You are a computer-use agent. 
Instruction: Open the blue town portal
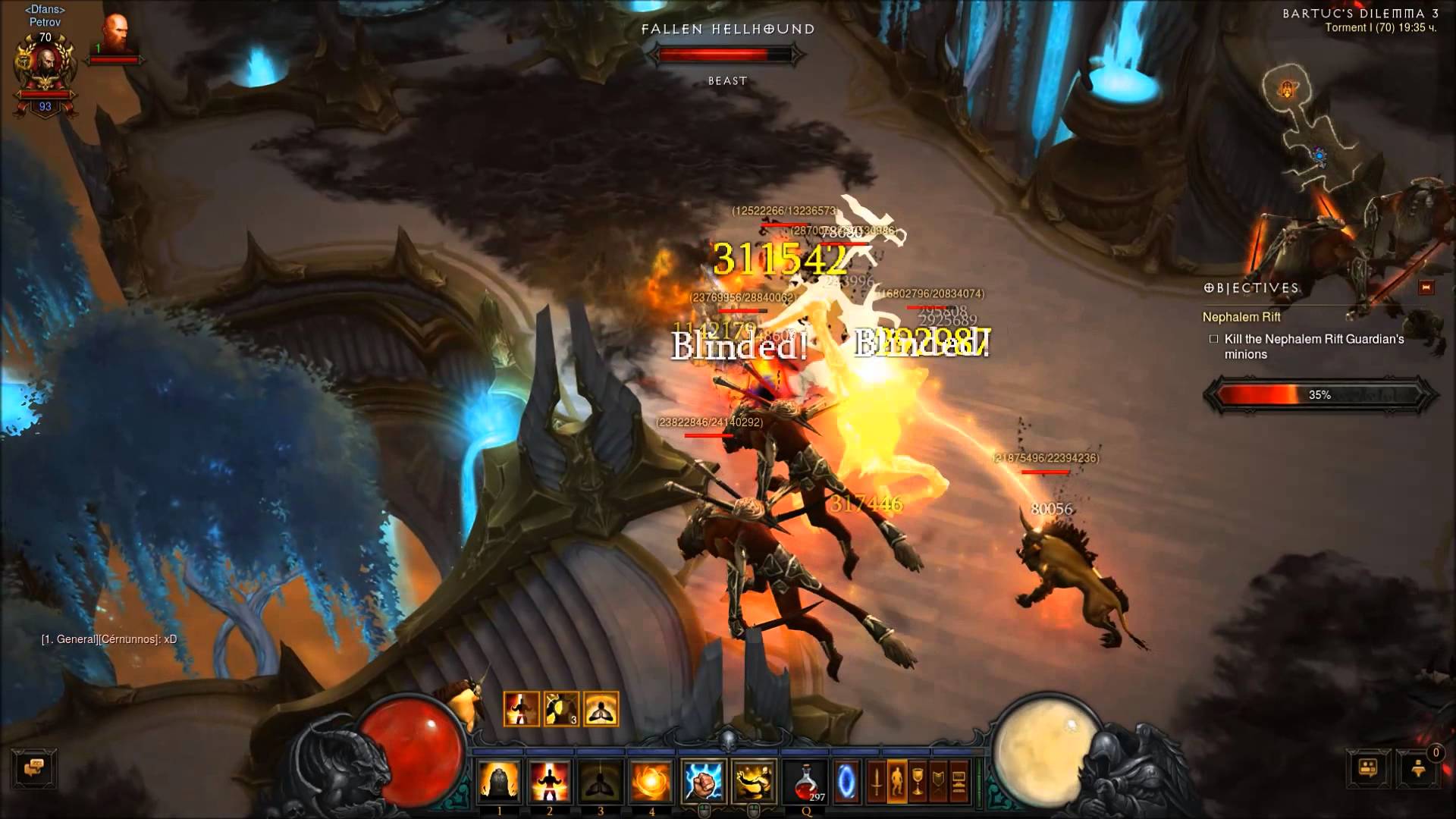click(846, 781)
